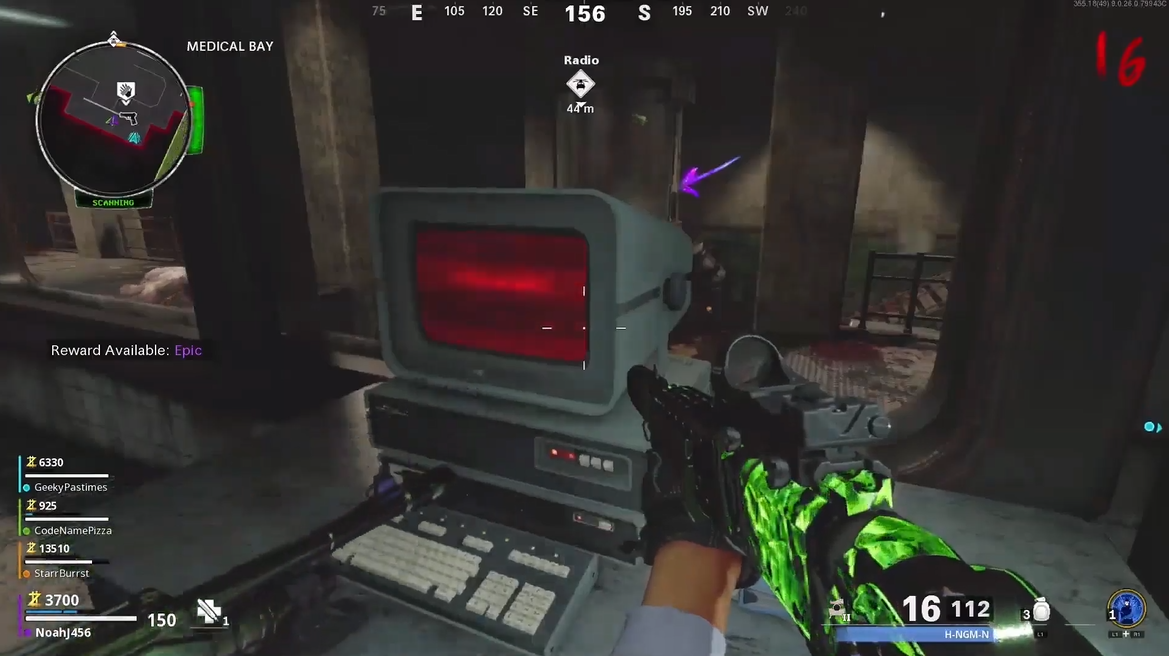Activate the blue field upgrade icon
The image size is (1169, 656).
pyautogui.click(x=1126, y=609)
